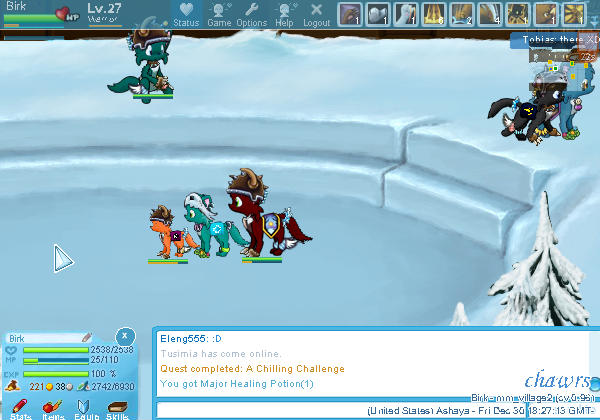Open the Status menu
This screenshot has width=600, height=420.
tap(185, 13)
